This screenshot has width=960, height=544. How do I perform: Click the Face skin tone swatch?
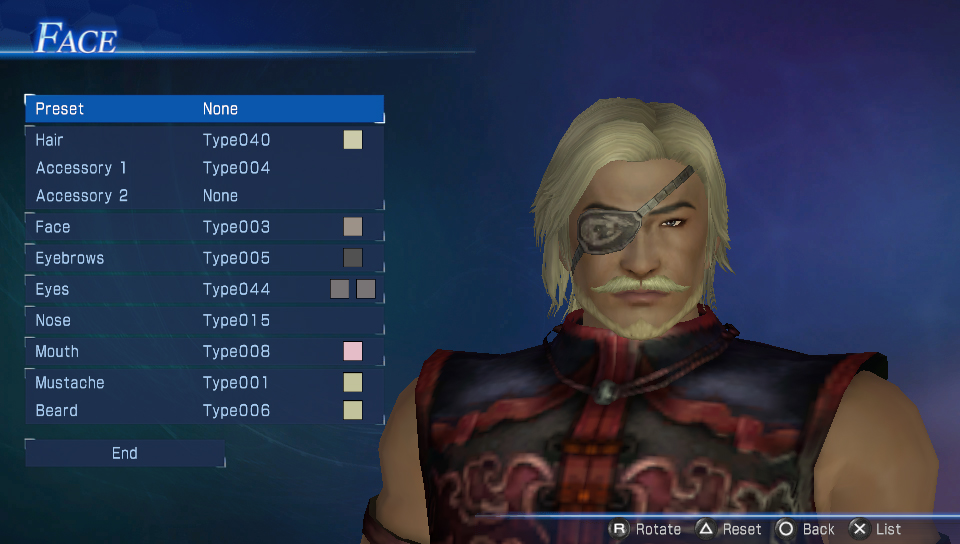[x=353, y=227]
